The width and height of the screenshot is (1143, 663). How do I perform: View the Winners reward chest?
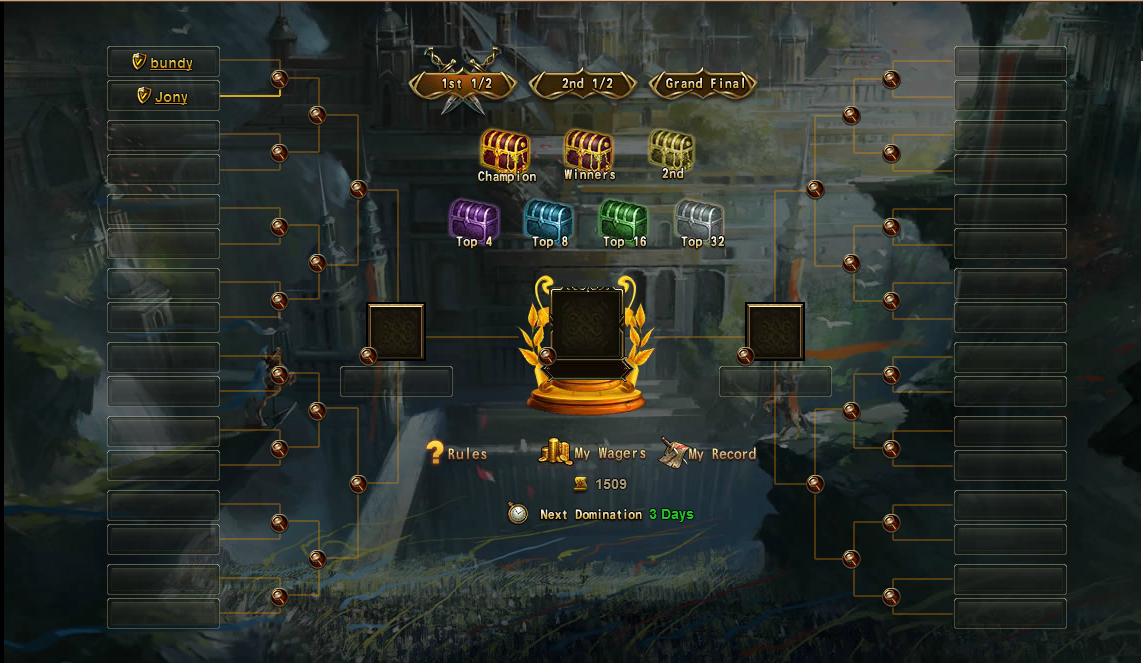pyautogui.click(x=589, y=151)
